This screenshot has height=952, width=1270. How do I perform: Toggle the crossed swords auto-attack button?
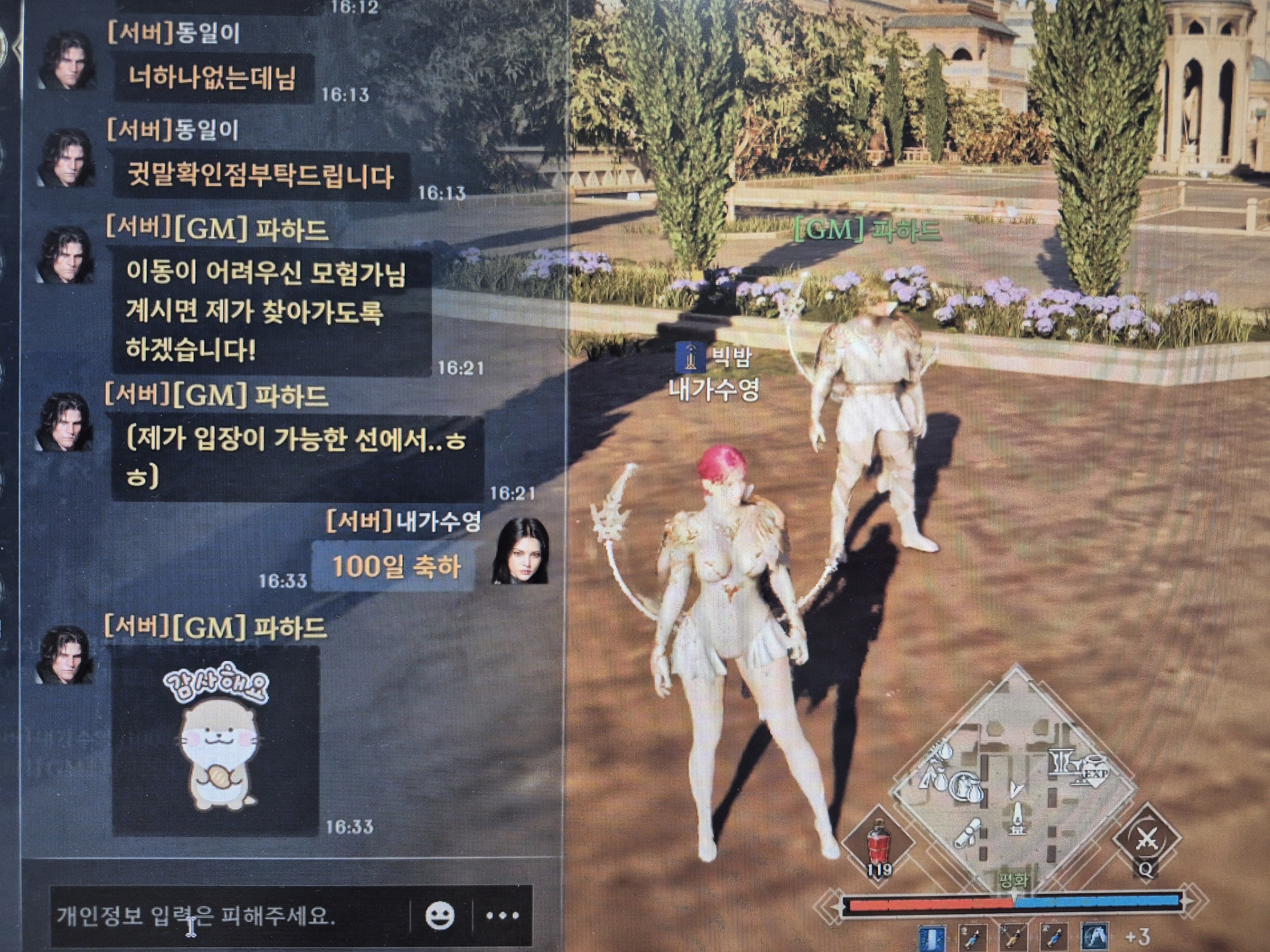1146,839
